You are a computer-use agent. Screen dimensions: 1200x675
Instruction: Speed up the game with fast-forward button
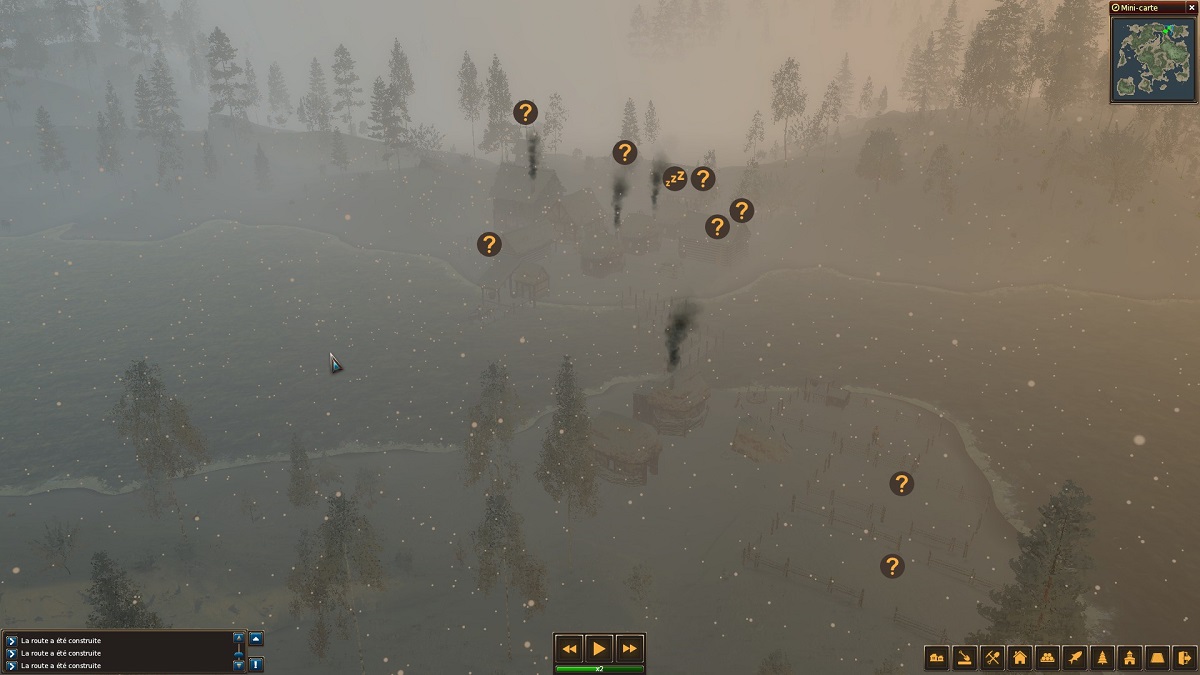[629, 648]
